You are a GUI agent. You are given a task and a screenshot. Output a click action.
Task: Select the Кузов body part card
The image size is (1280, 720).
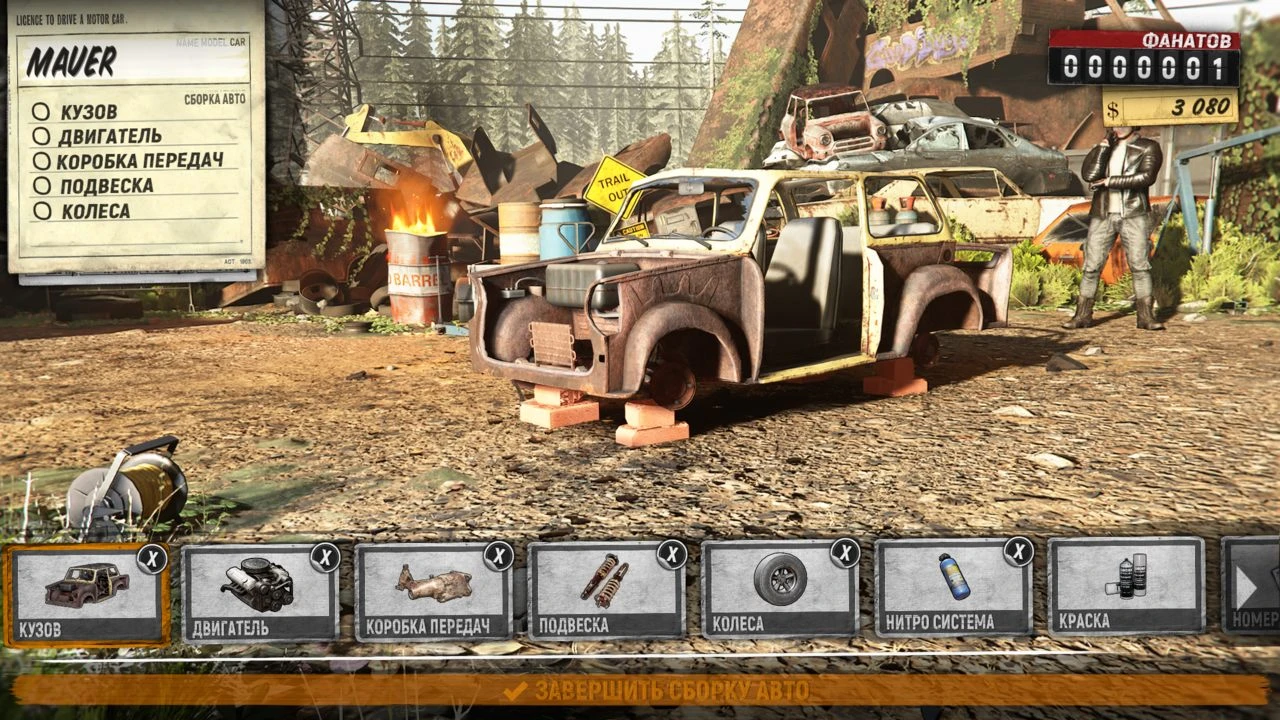(x=85, y=595)
